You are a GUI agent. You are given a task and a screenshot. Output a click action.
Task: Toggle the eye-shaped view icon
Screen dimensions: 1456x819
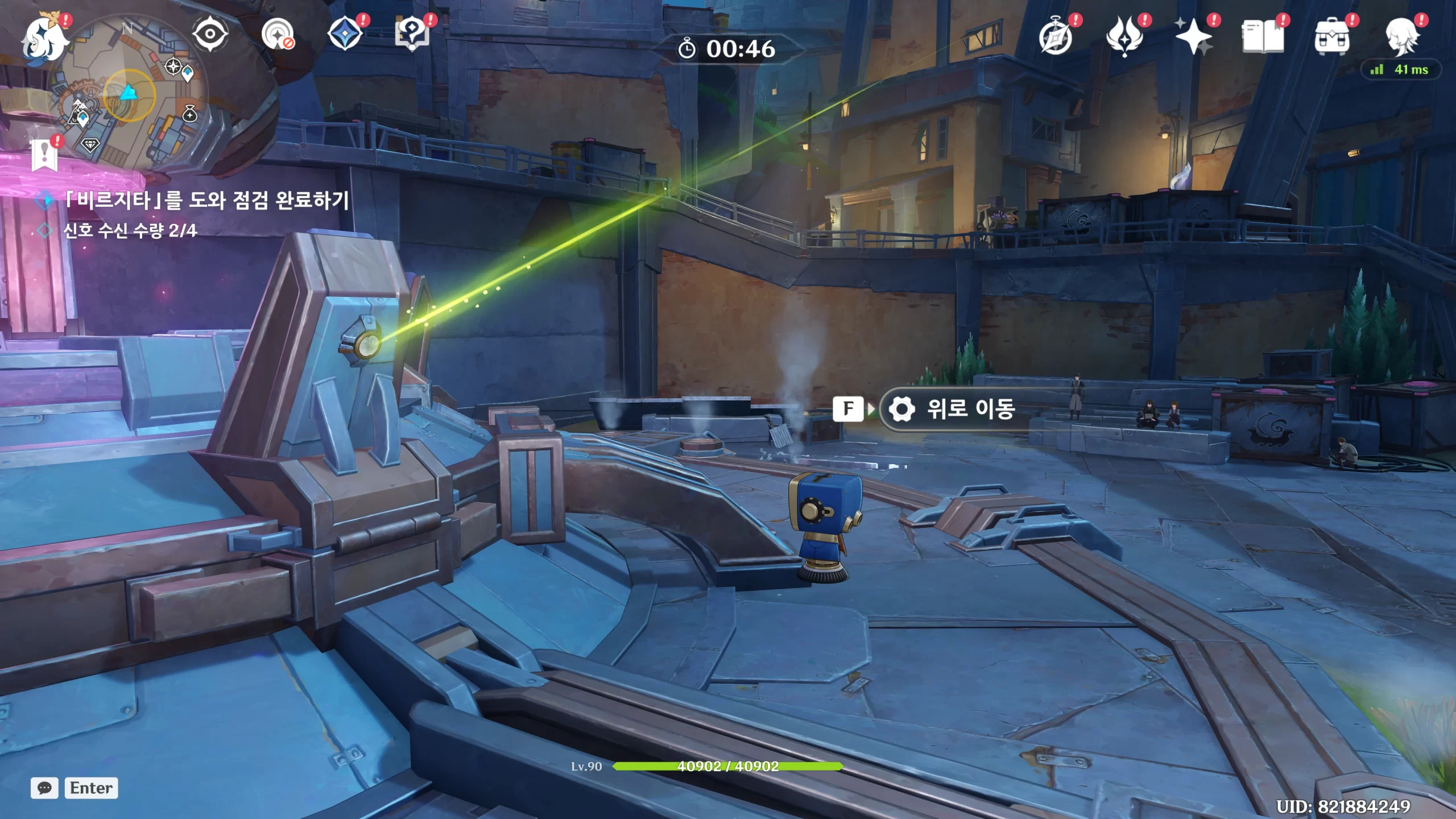[210, 34]
